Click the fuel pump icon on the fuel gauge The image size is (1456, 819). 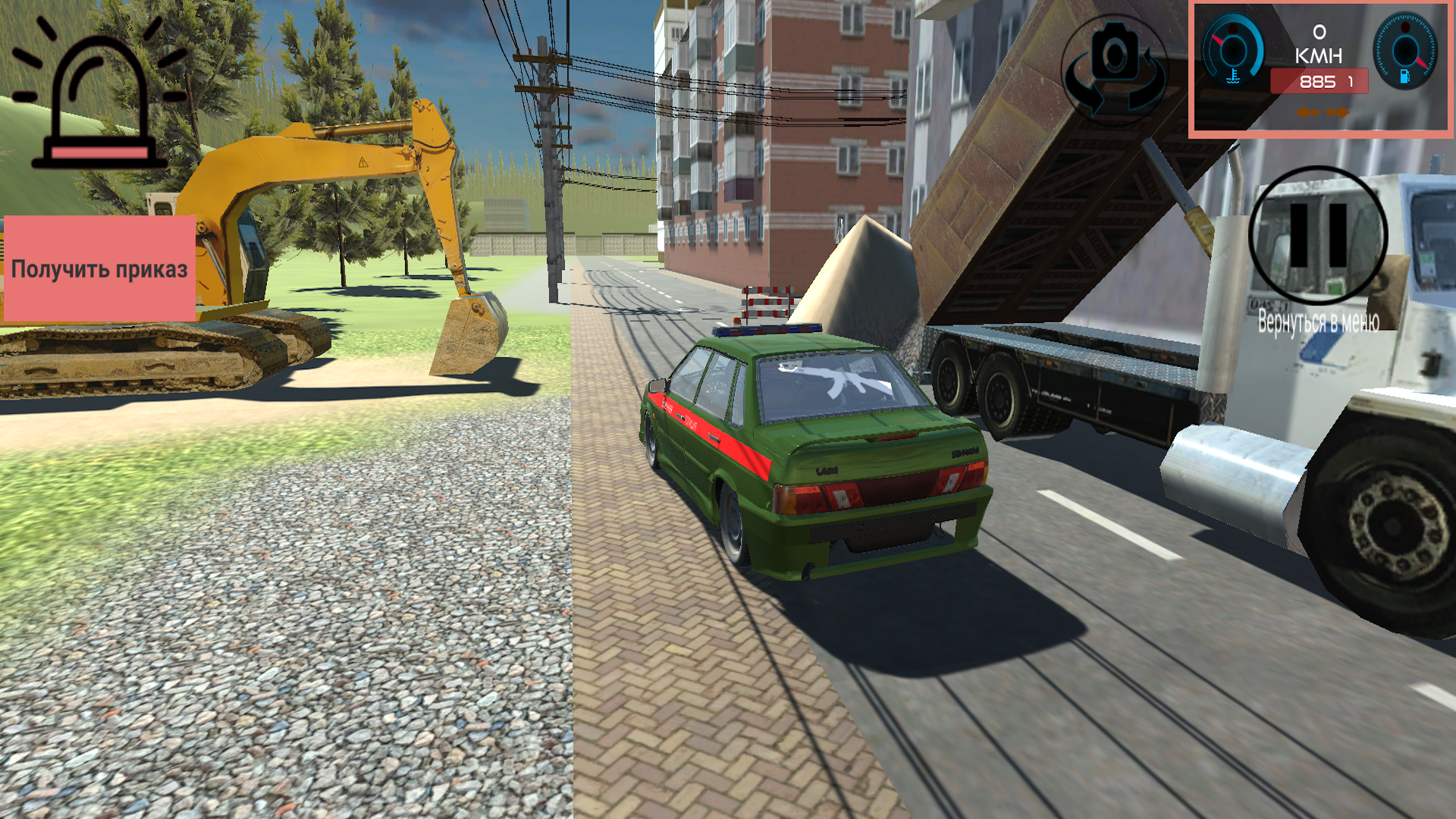pos(1405,77)
